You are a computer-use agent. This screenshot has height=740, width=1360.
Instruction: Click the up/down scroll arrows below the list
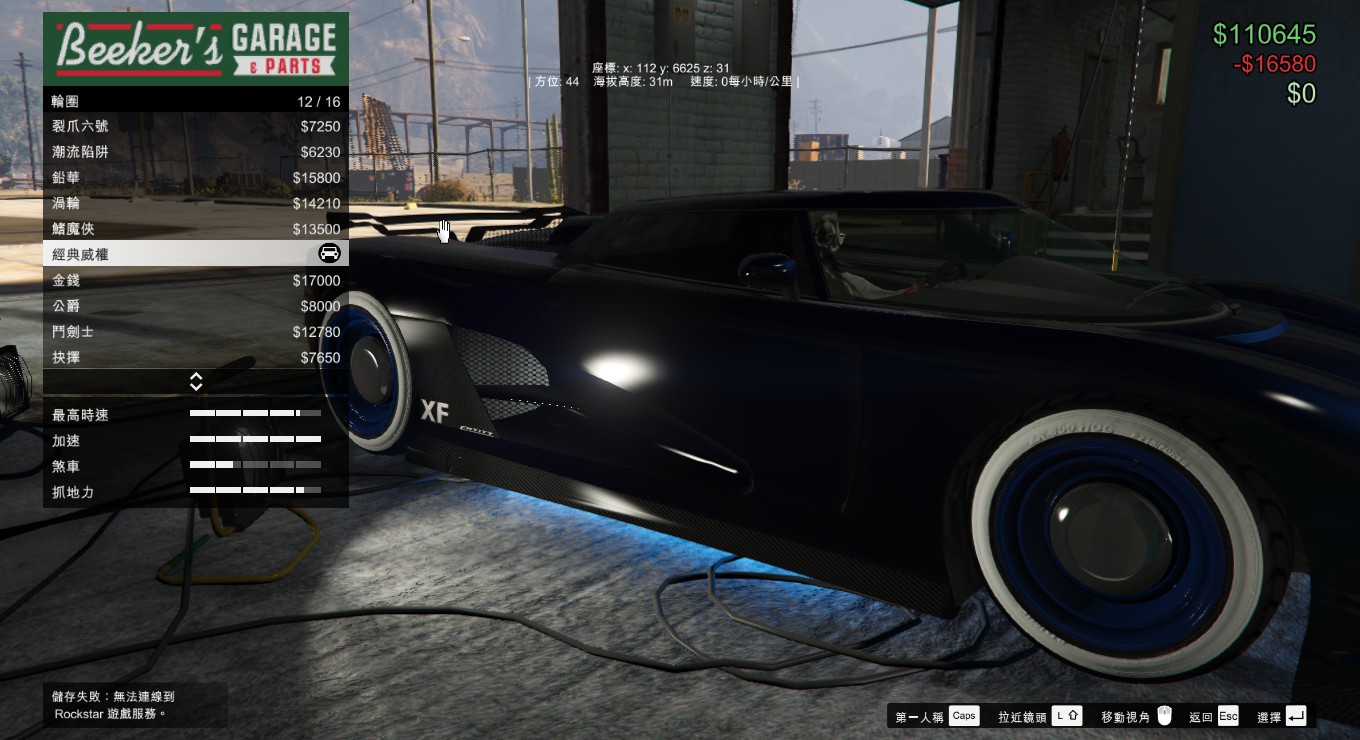pos(196,382)
